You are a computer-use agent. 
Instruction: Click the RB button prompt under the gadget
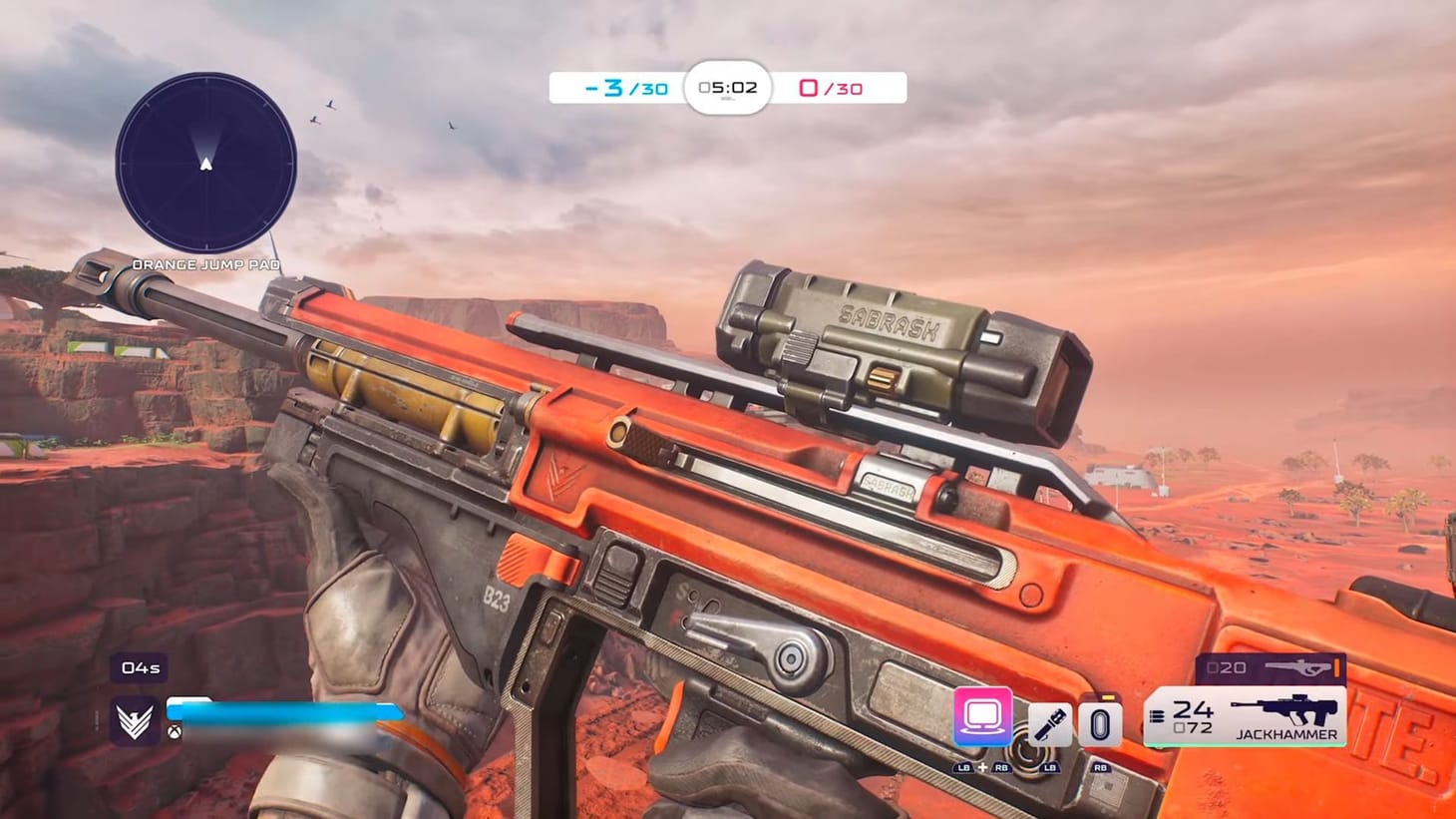(x=1100, y=768)
